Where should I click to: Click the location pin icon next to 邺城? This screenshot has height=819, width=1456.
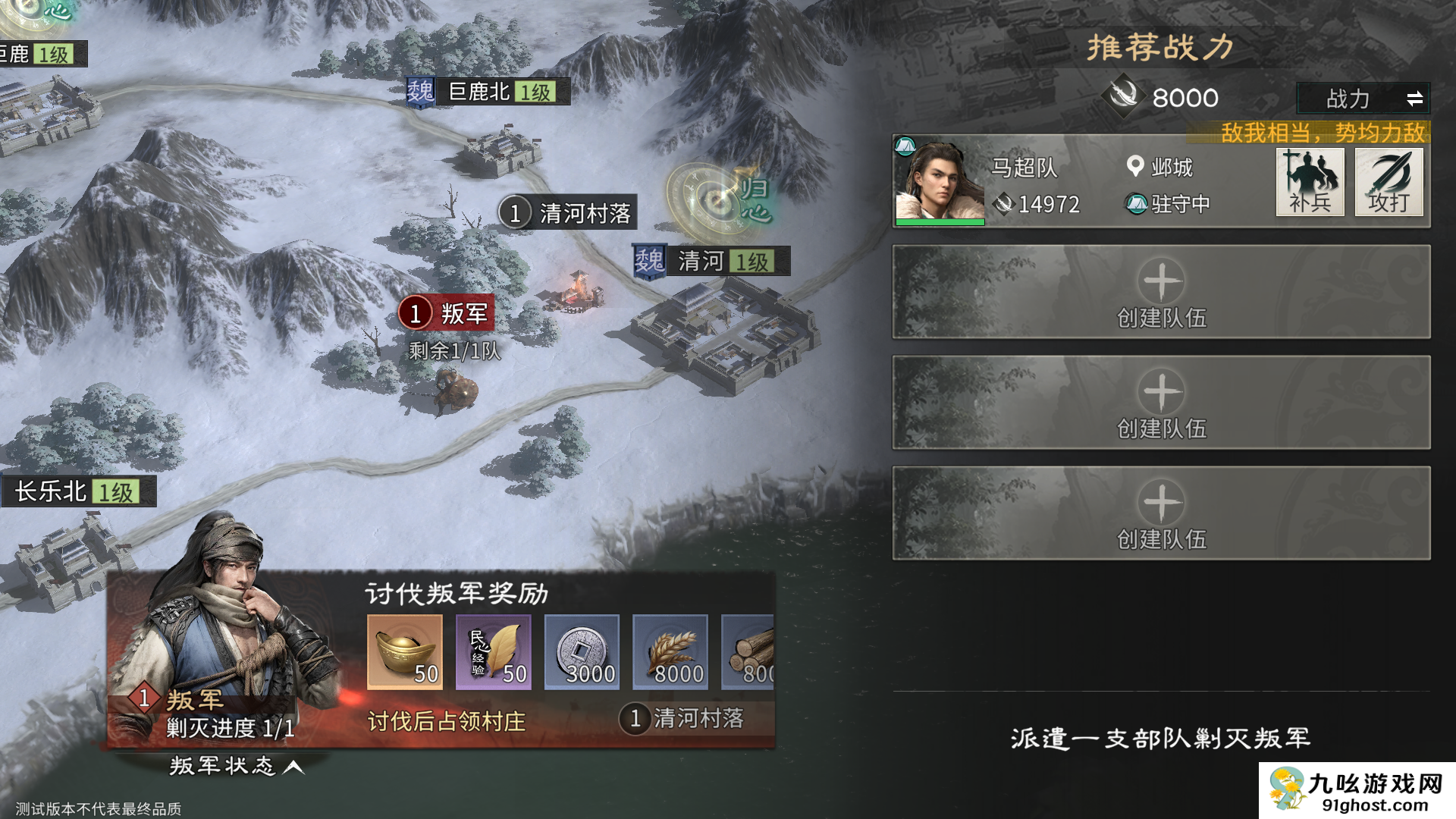coord(1135,168)
